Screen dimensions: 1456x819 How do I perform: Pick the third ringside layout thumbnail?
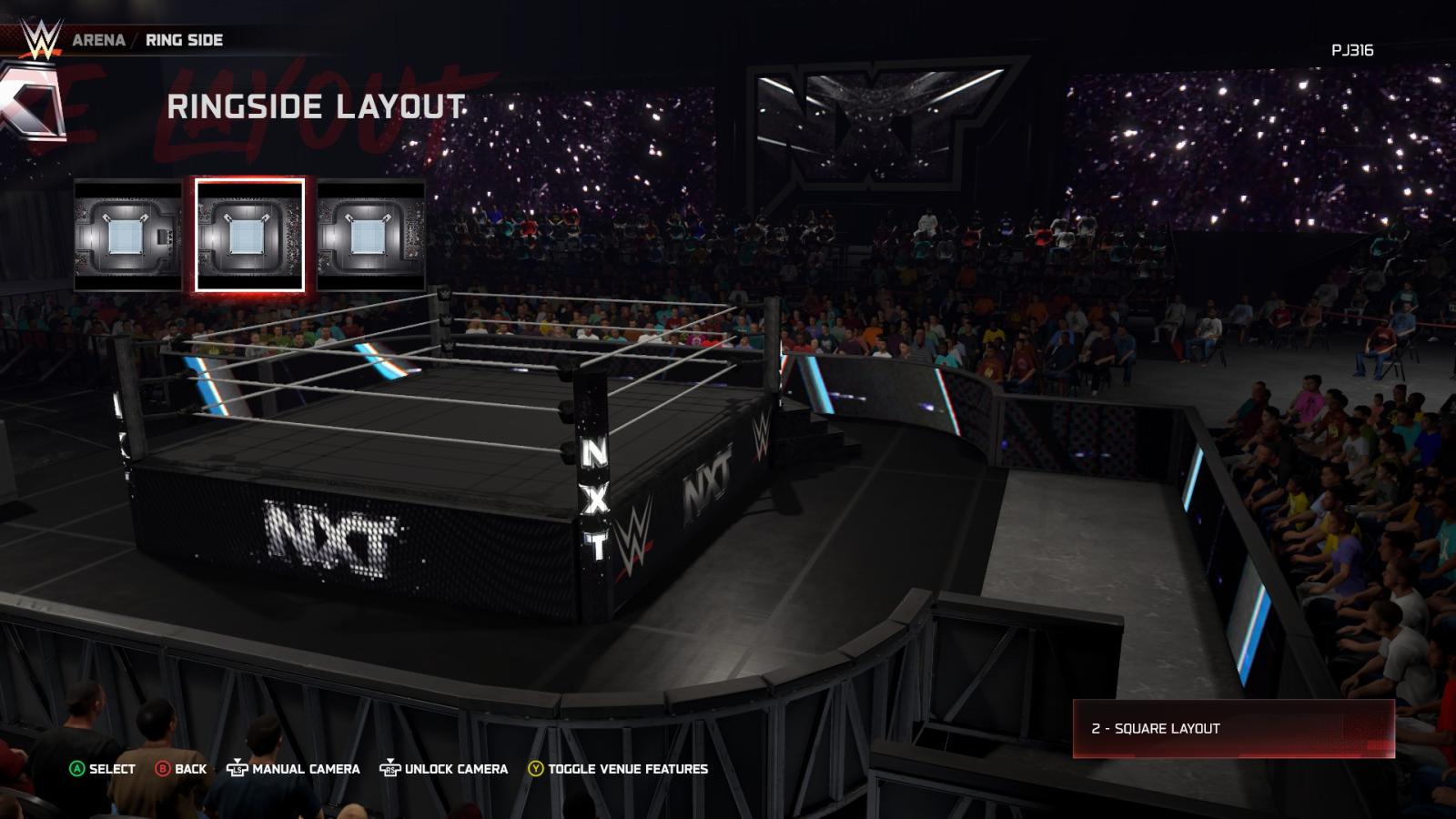[370, 235]
